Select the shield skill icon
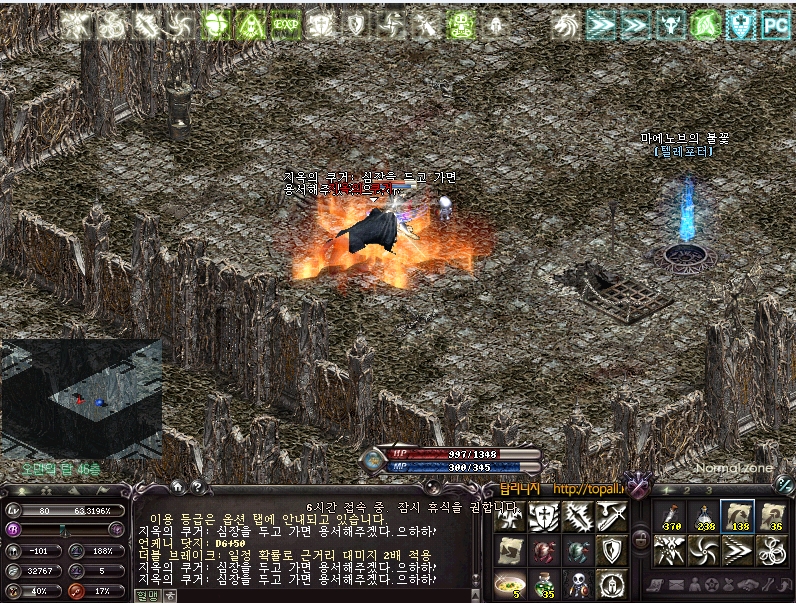The height and width of the screenshot is (603, 796). (612, 550)
